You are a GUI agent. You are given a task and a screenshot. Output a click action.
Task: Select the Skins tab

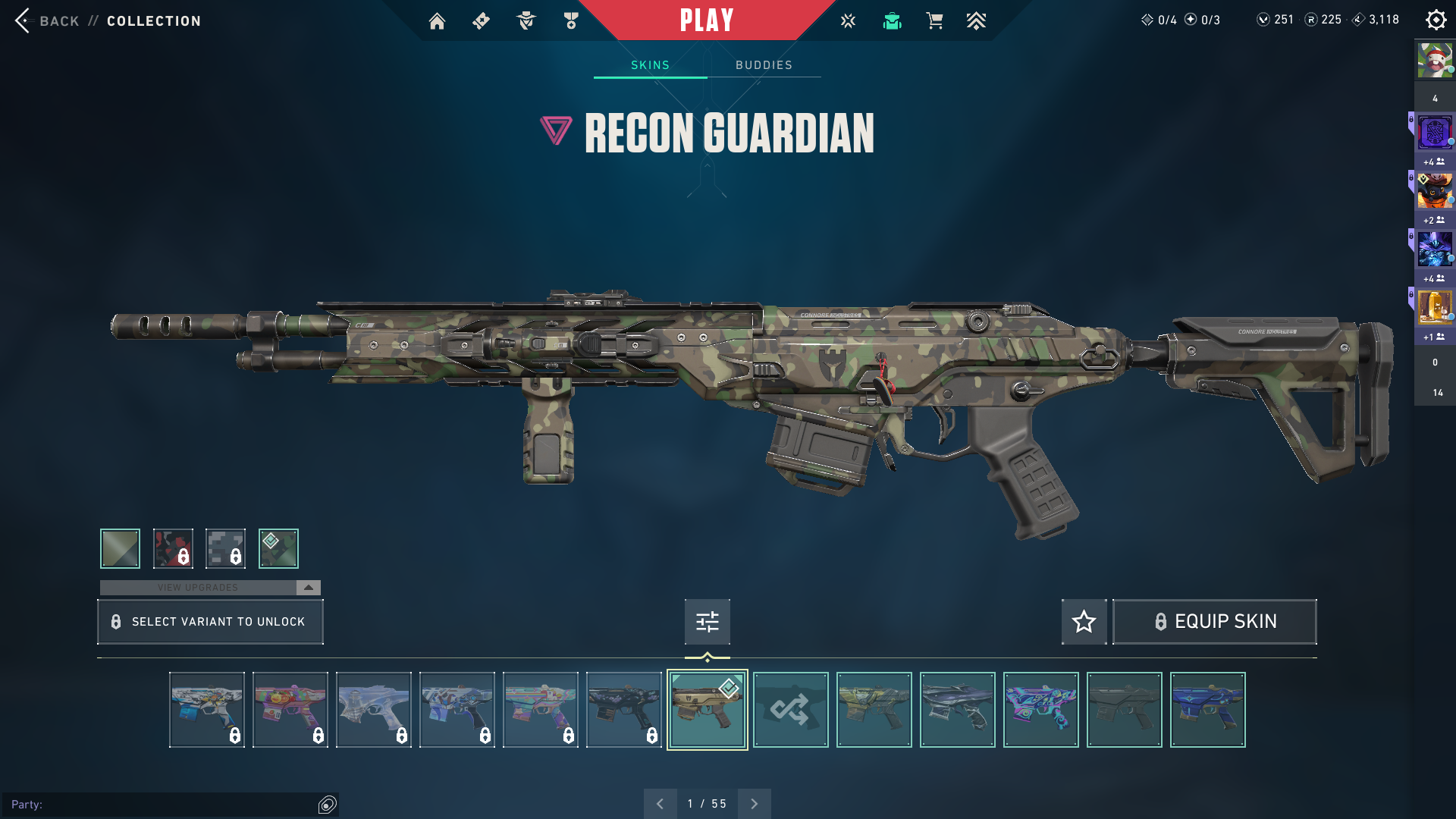pos(650,65)
